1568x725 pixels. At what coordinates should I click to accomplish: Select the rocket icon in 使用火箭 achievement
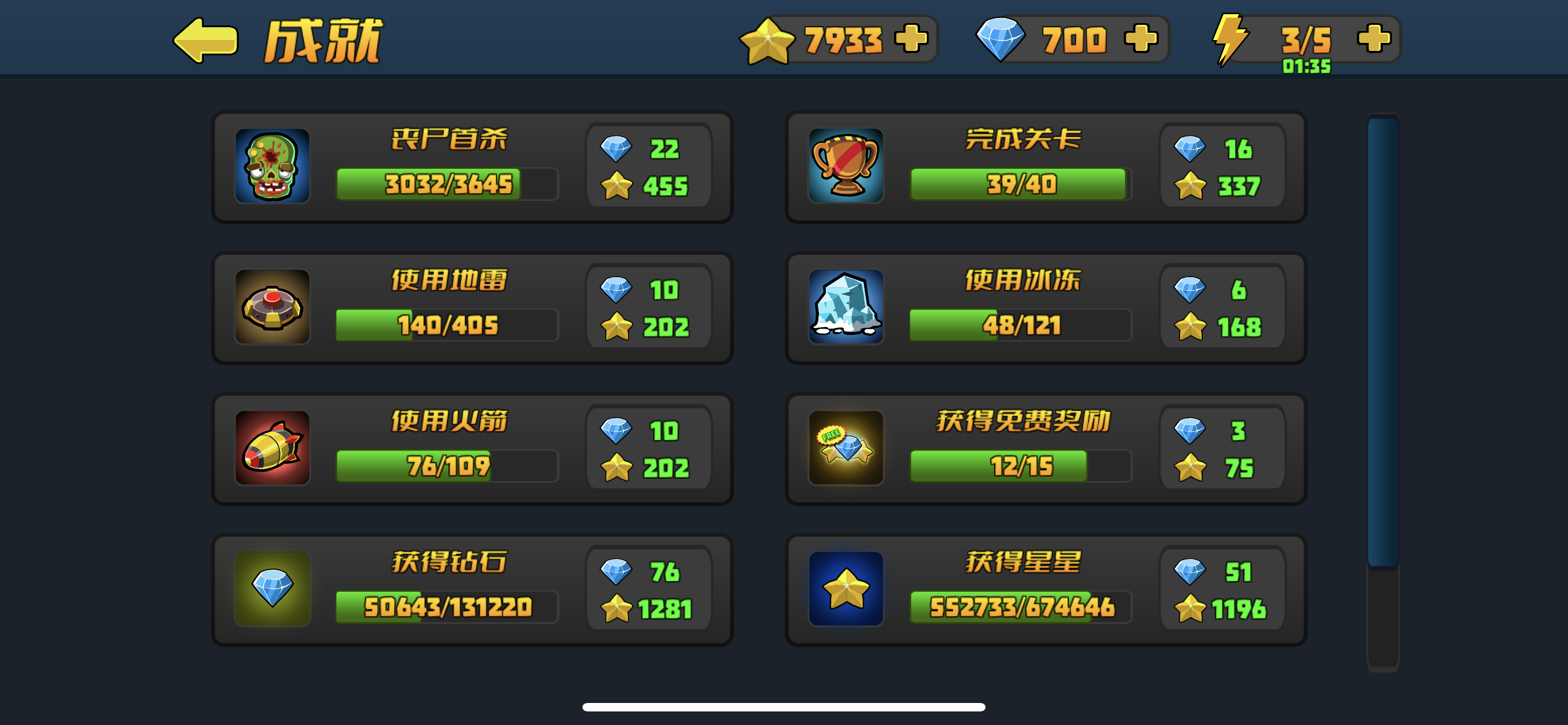pos(272,449)
